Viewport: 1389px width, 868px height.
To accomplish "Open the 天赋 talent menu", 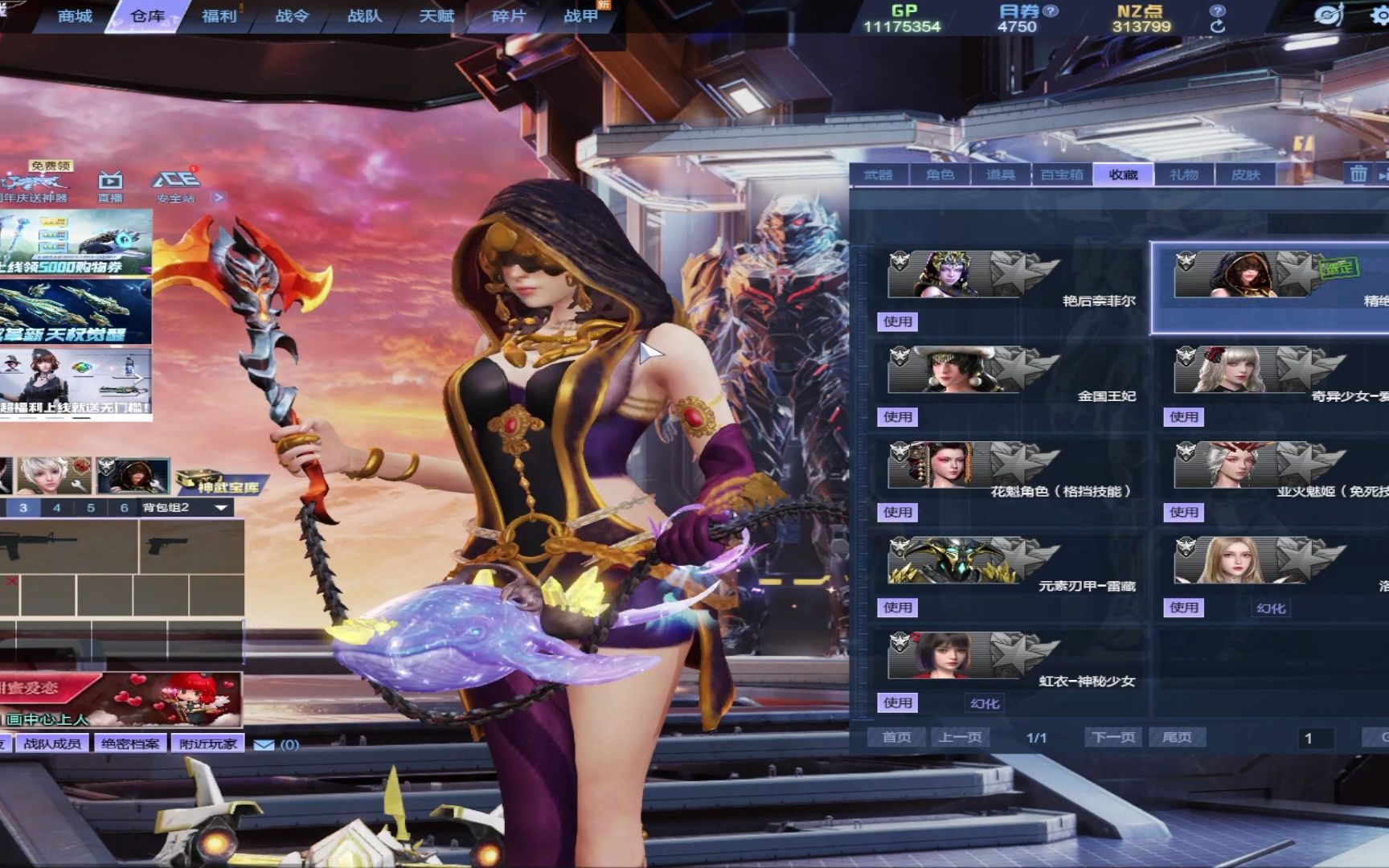I will pyautogui.click(x=436, y=16).
